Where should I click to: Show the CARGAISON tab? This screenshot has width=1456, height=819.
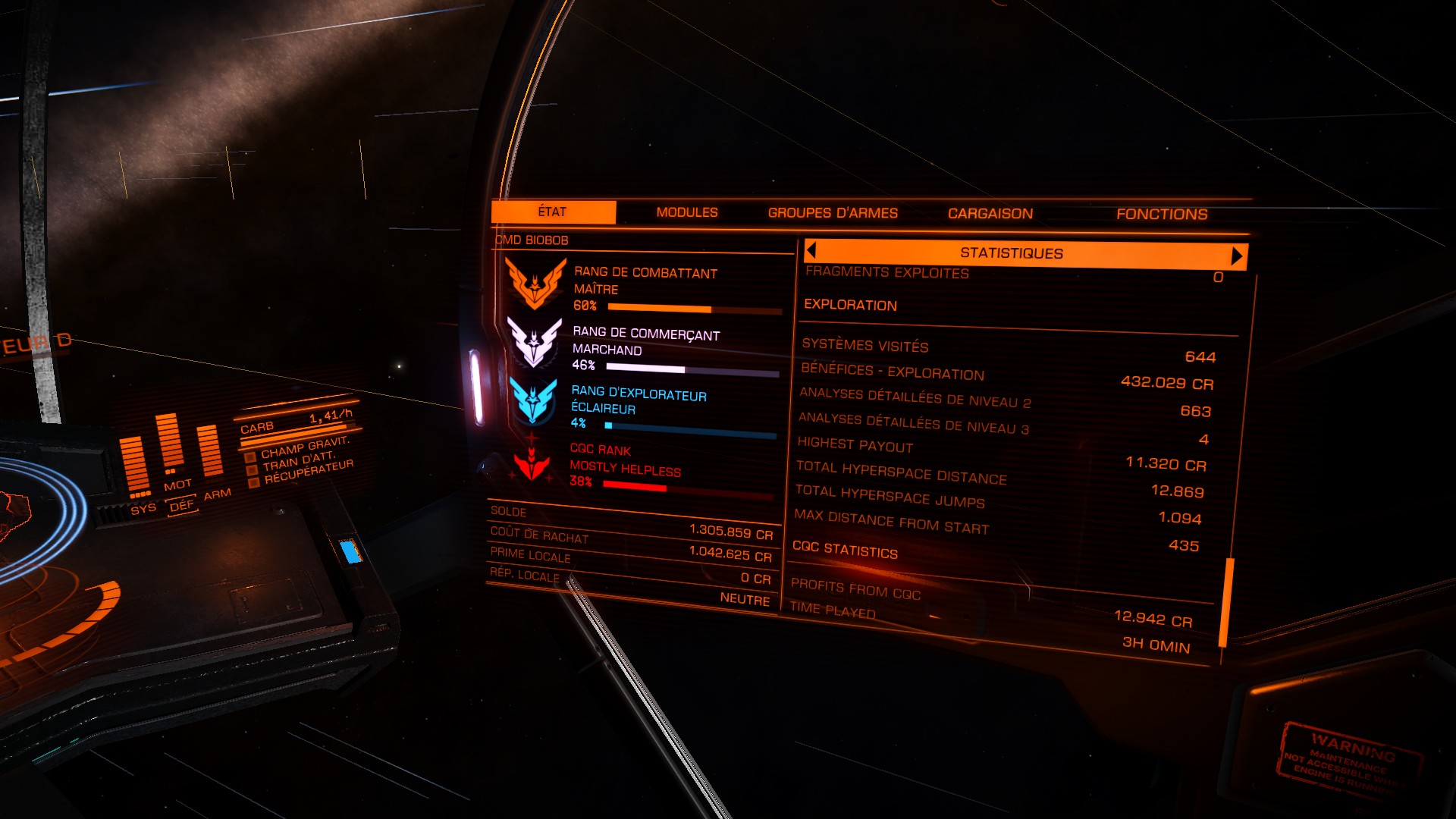(x=990, y=214)
